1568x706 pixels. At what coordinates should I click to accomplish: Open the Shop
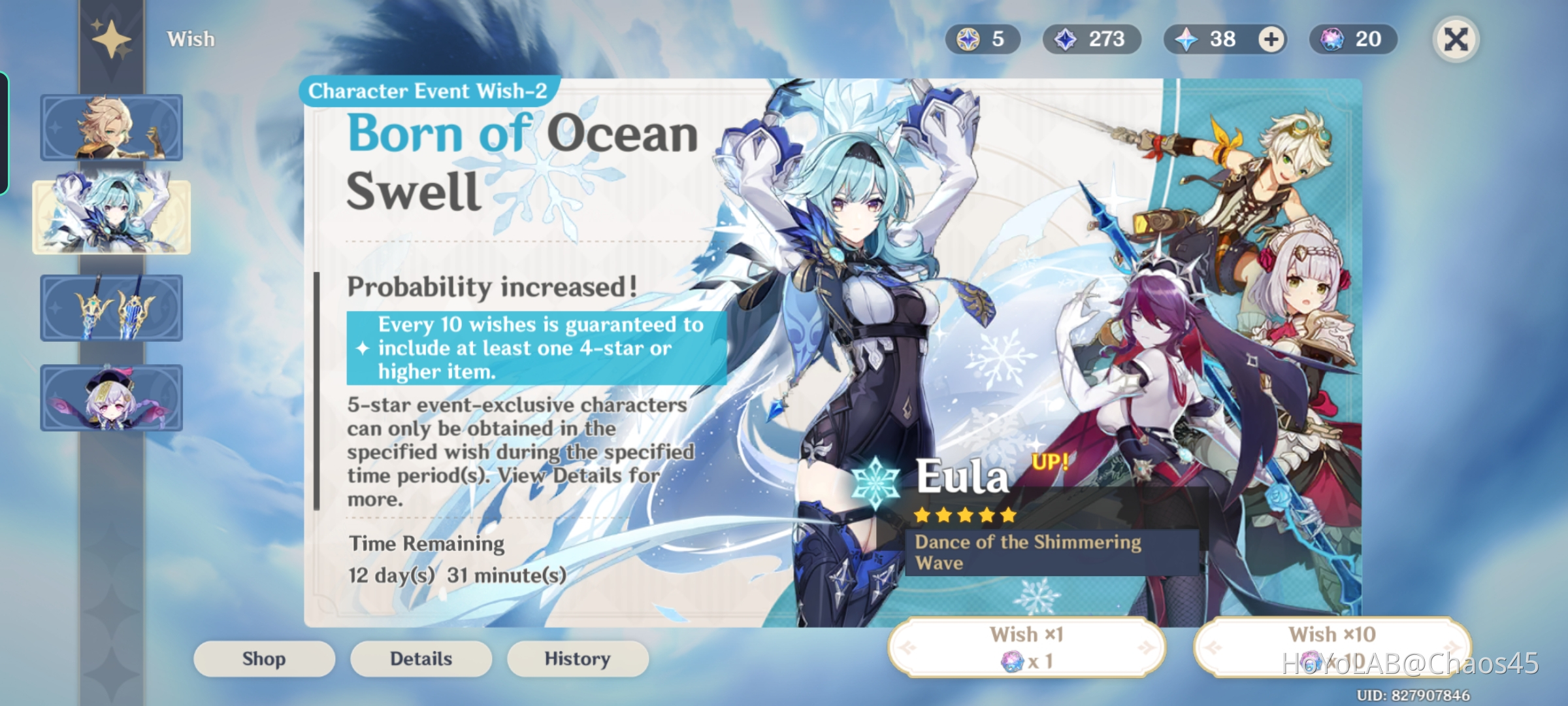click(x=264, y=658)
